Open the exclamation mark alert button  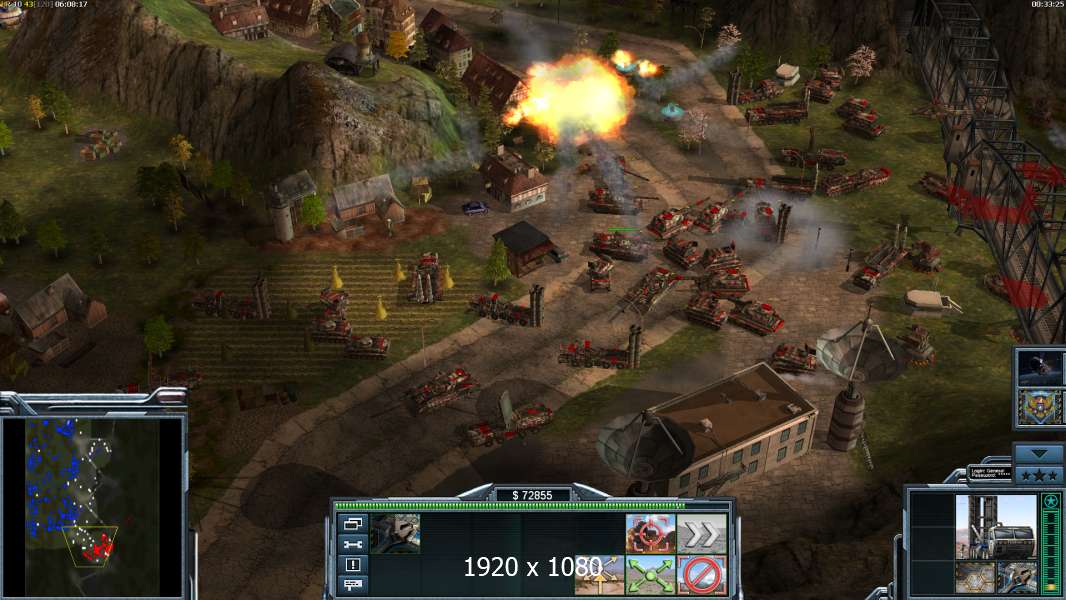353,564
